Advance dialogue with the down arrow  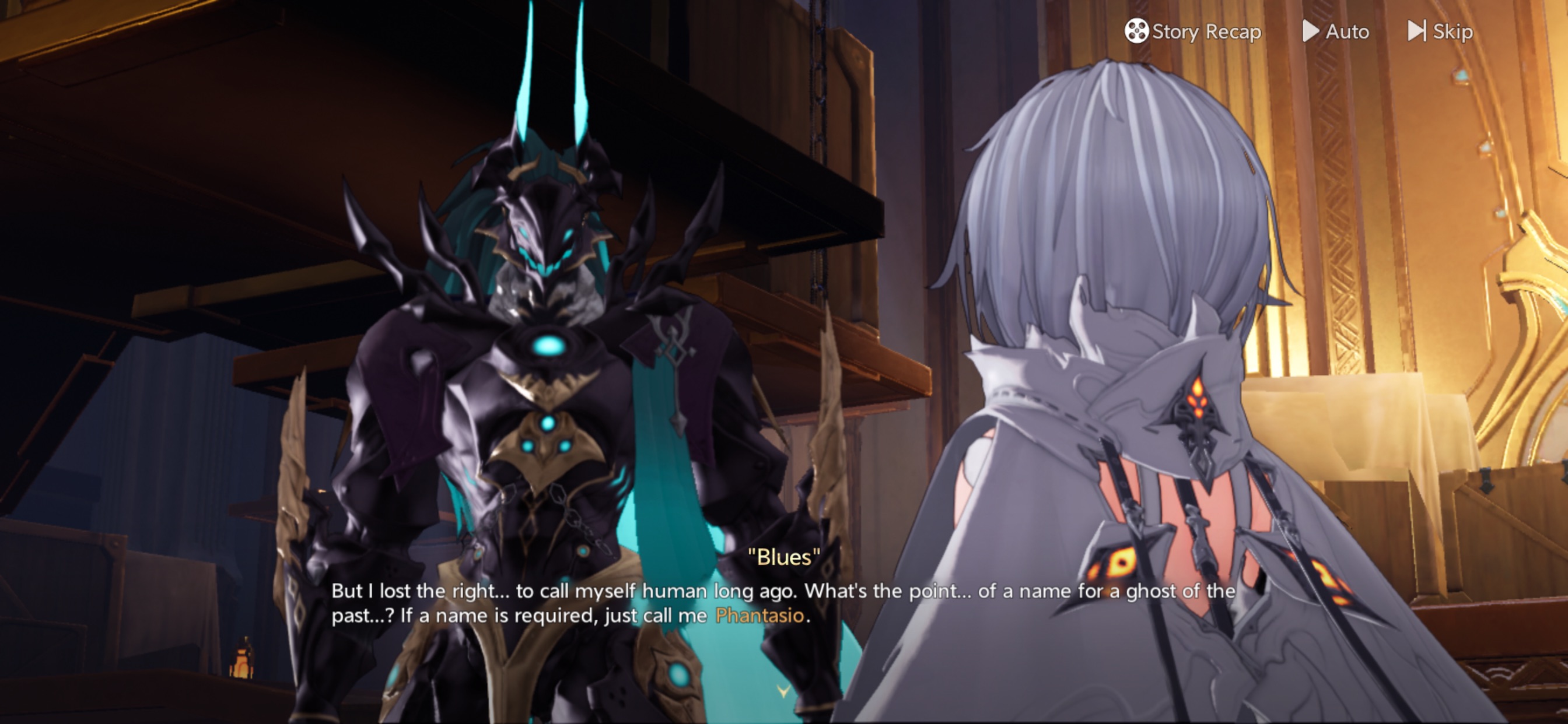click(x=783, y=691)
